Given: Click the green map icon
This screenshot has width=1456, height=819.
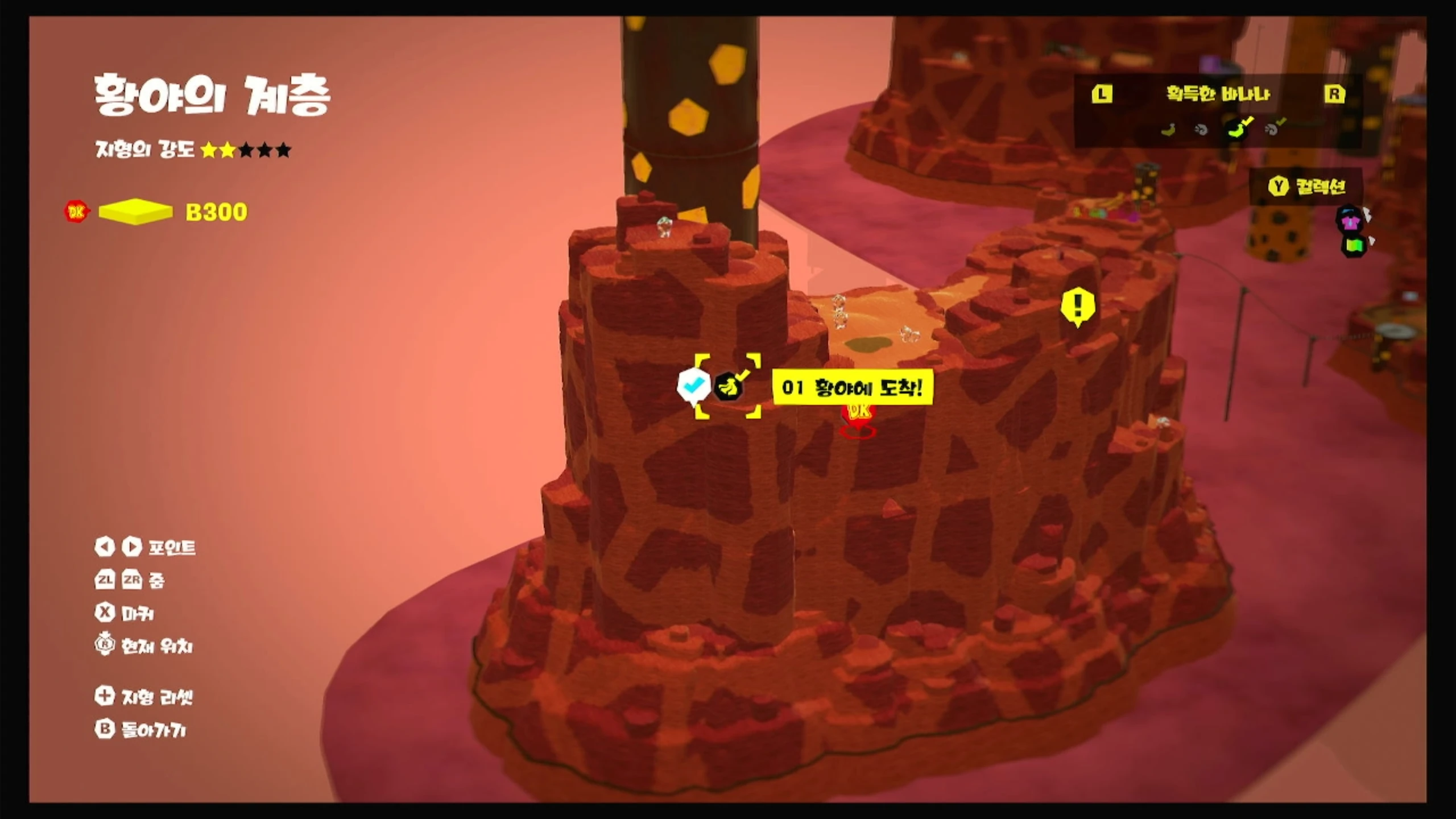Looking at the screenshot, I should point(1354,246).
